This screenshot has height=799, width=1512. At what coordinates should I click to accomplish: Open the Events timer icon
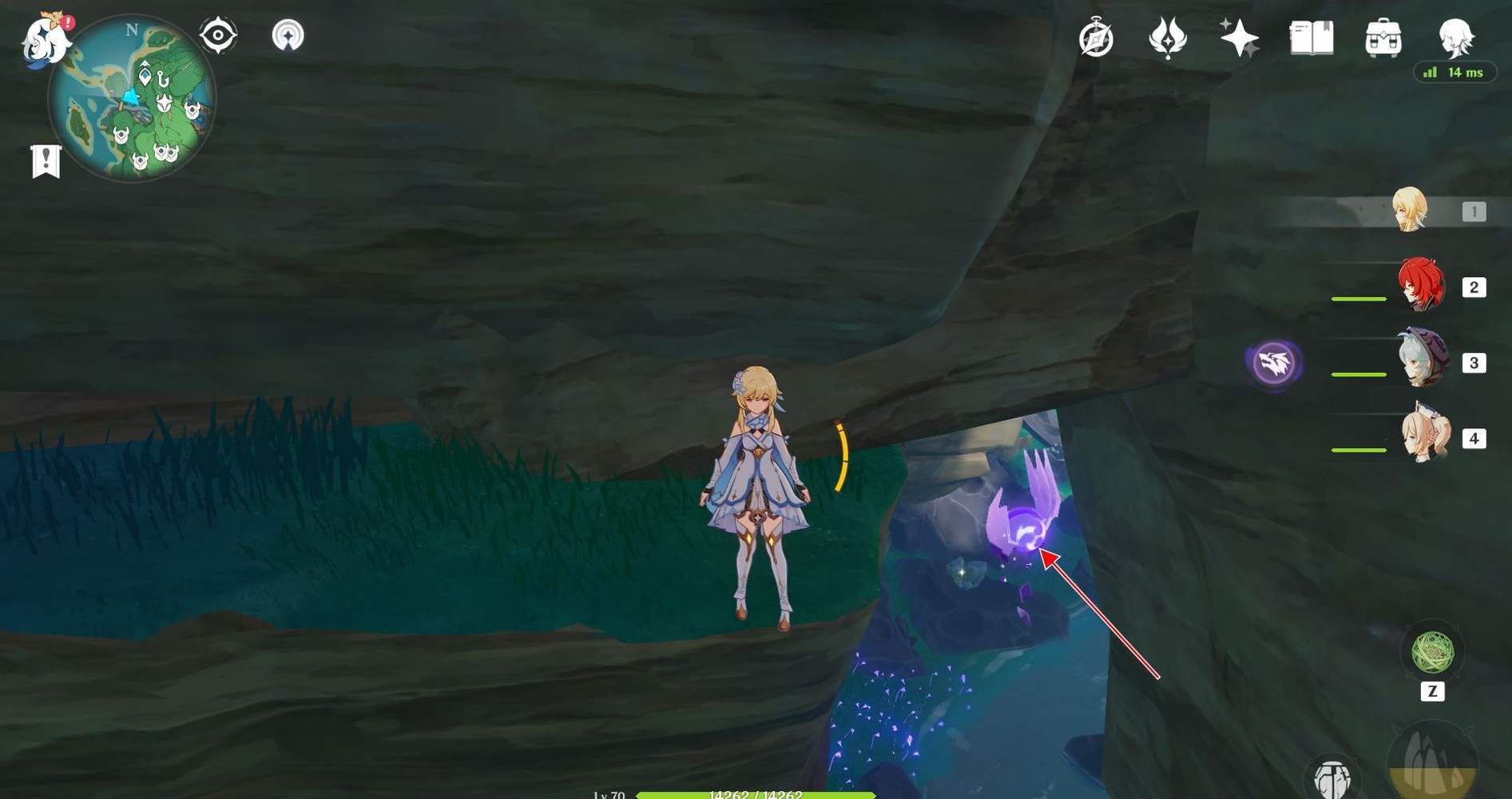(x=1096, y=38)
